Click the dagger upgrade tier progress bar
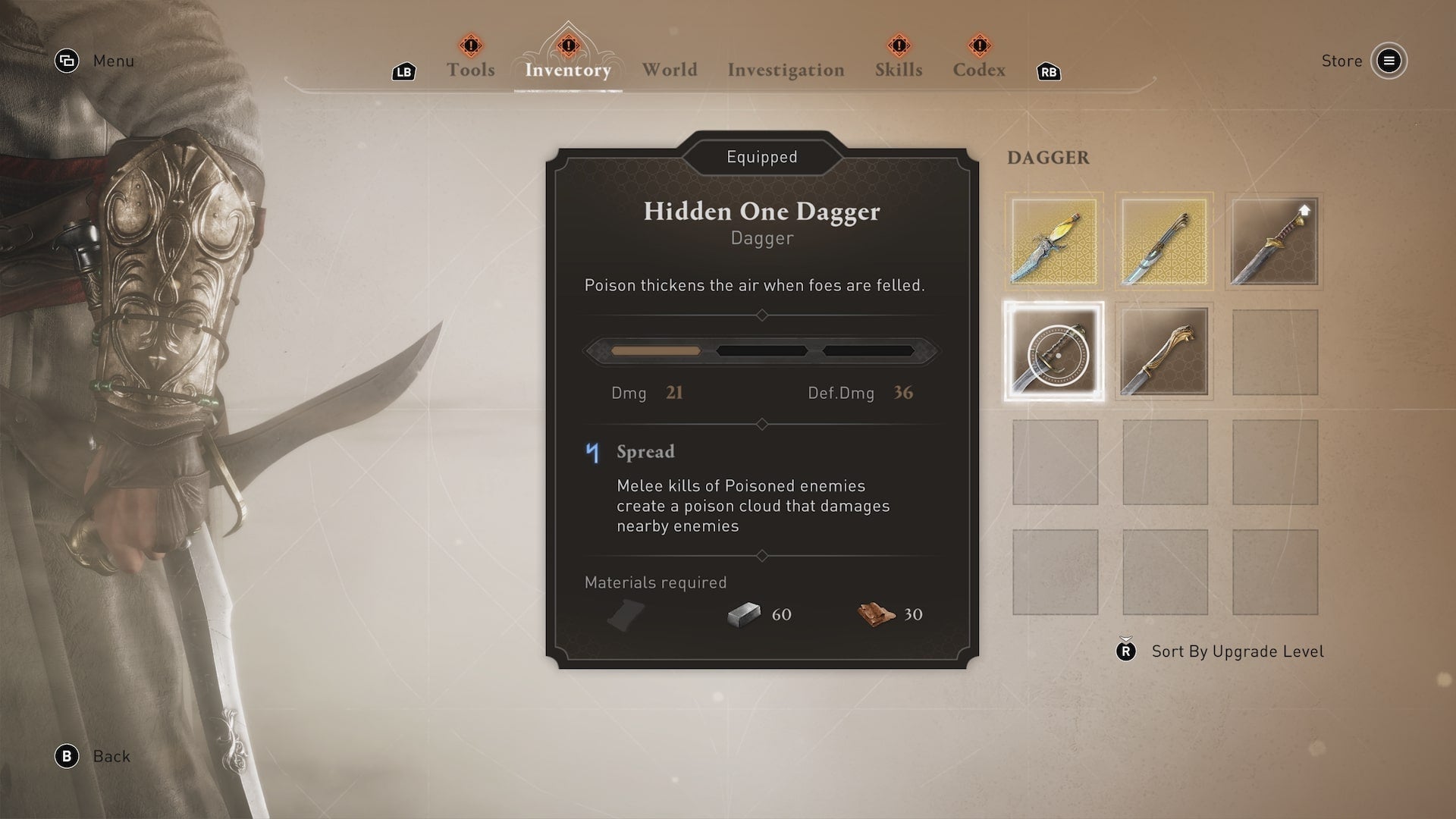Viewport: 1456px width, 819px height. click(761, 350)
